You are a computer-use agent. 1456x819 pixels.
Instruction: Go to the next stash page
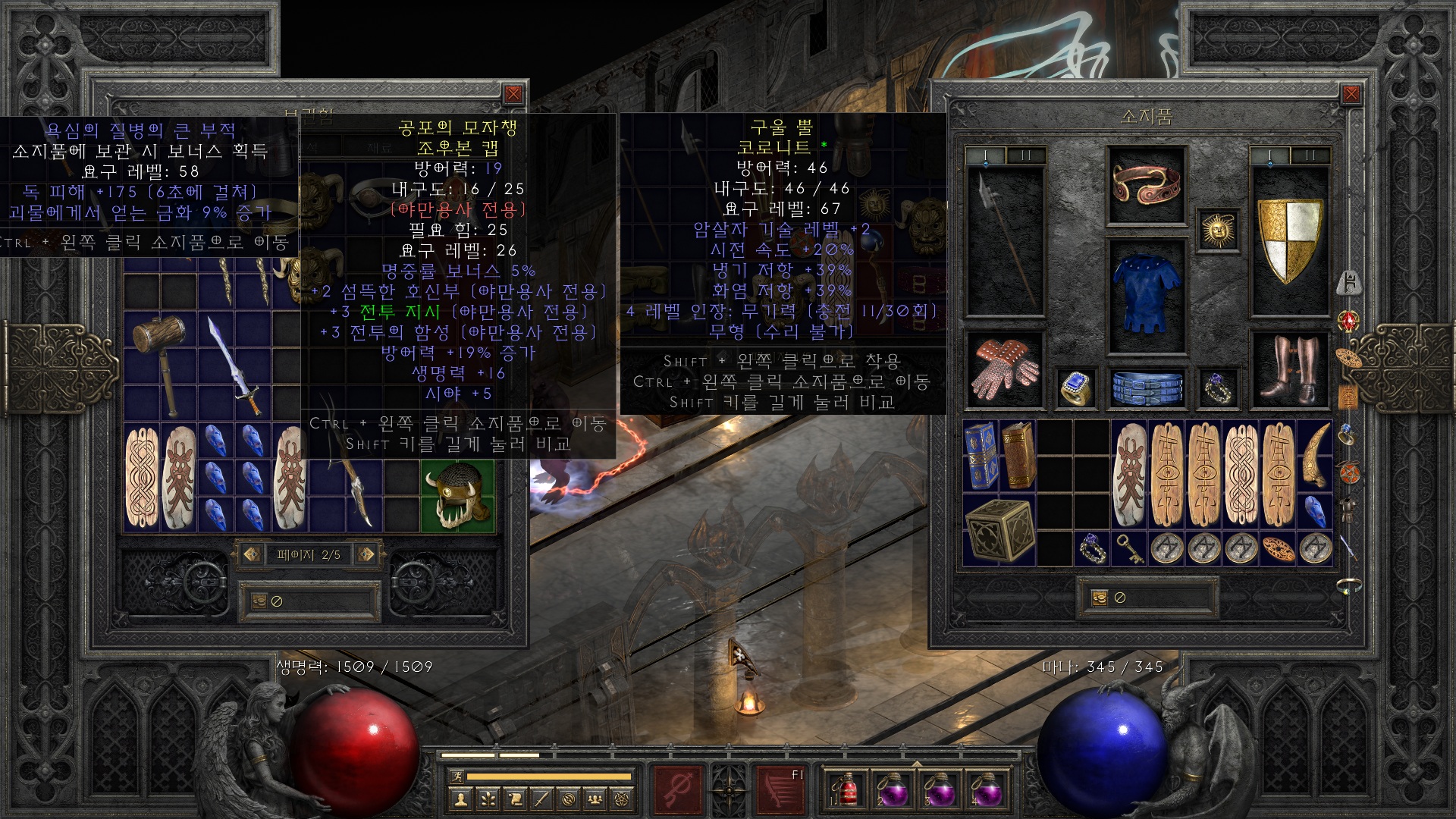pyautogui.click(x=366, y=554)
